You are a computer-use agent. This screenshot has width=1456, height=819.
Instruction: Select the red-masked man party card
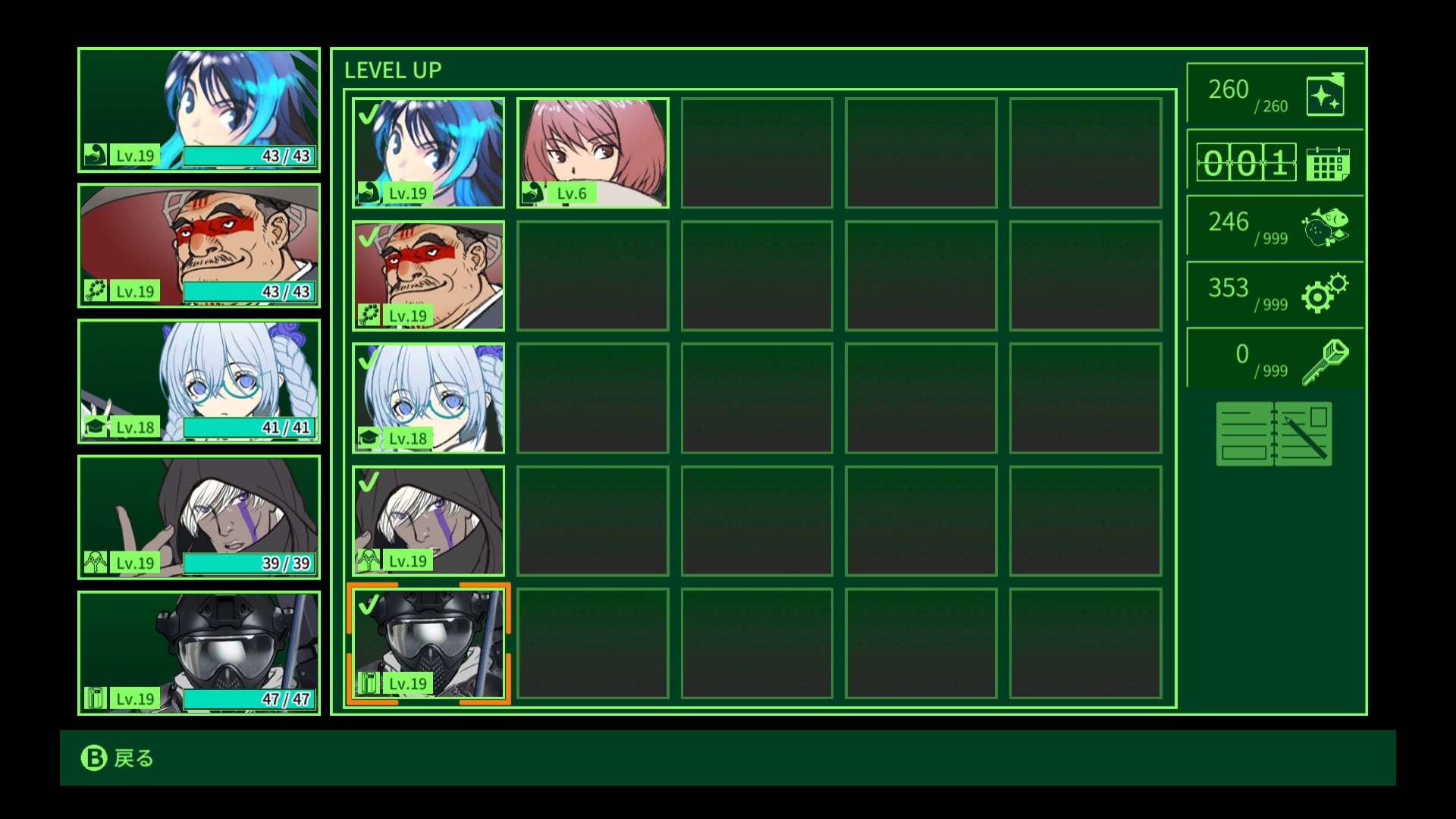coord(199,246)
